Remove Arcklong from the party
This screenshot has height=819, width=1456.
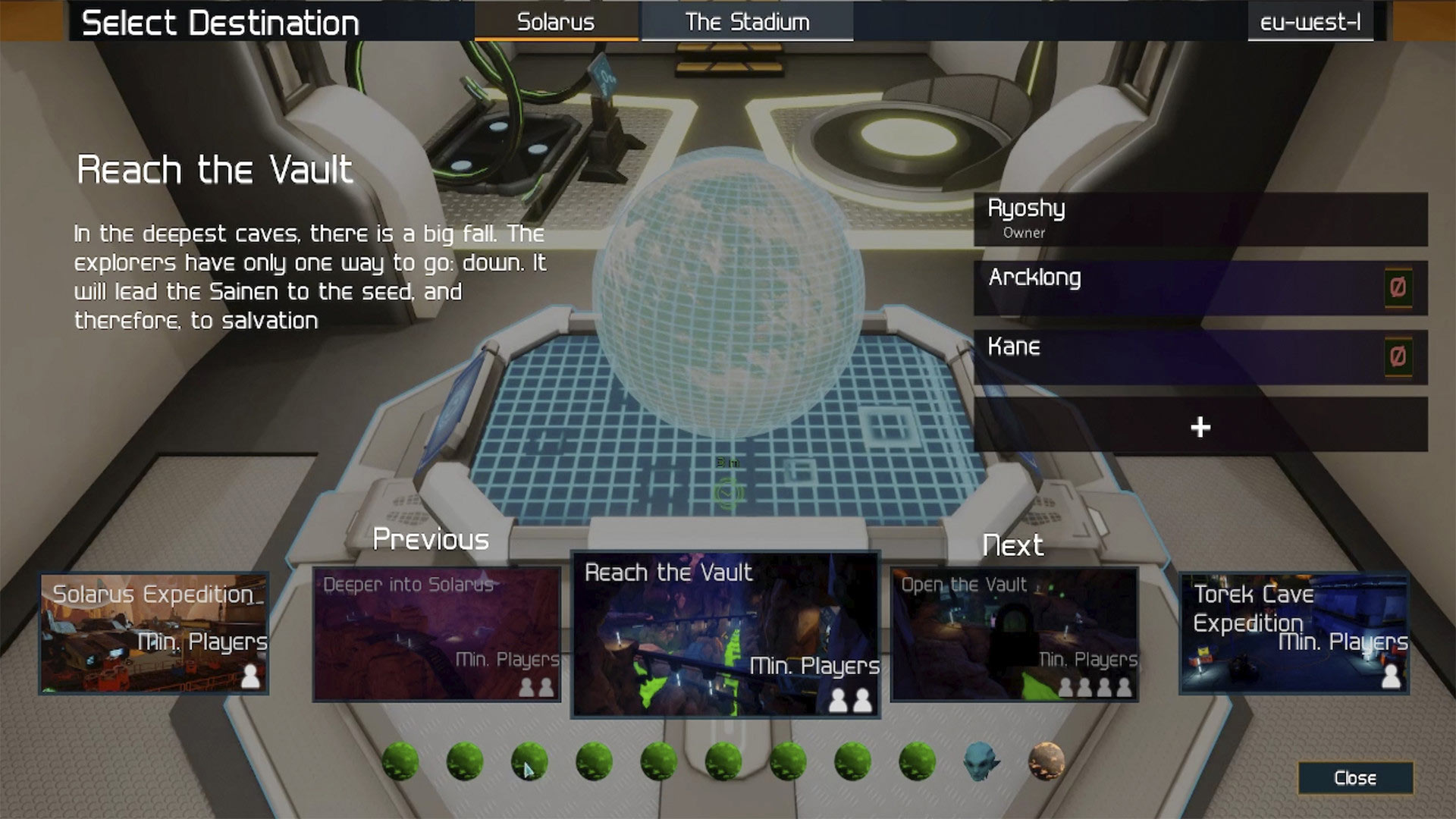click(x=1398, y=287)
